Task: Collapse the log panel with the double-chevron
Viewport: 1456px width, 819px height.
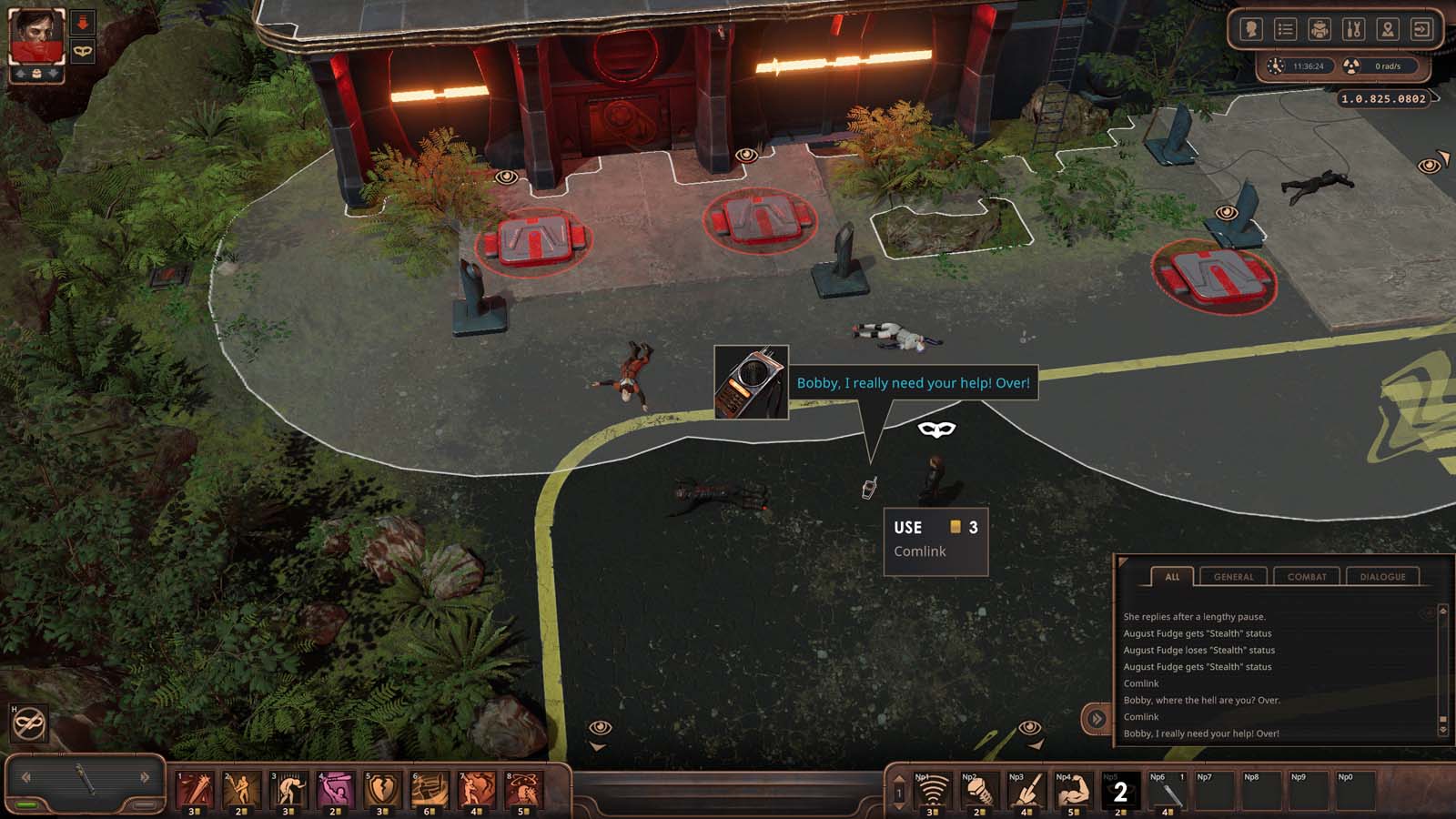Action: point(1096,718)
